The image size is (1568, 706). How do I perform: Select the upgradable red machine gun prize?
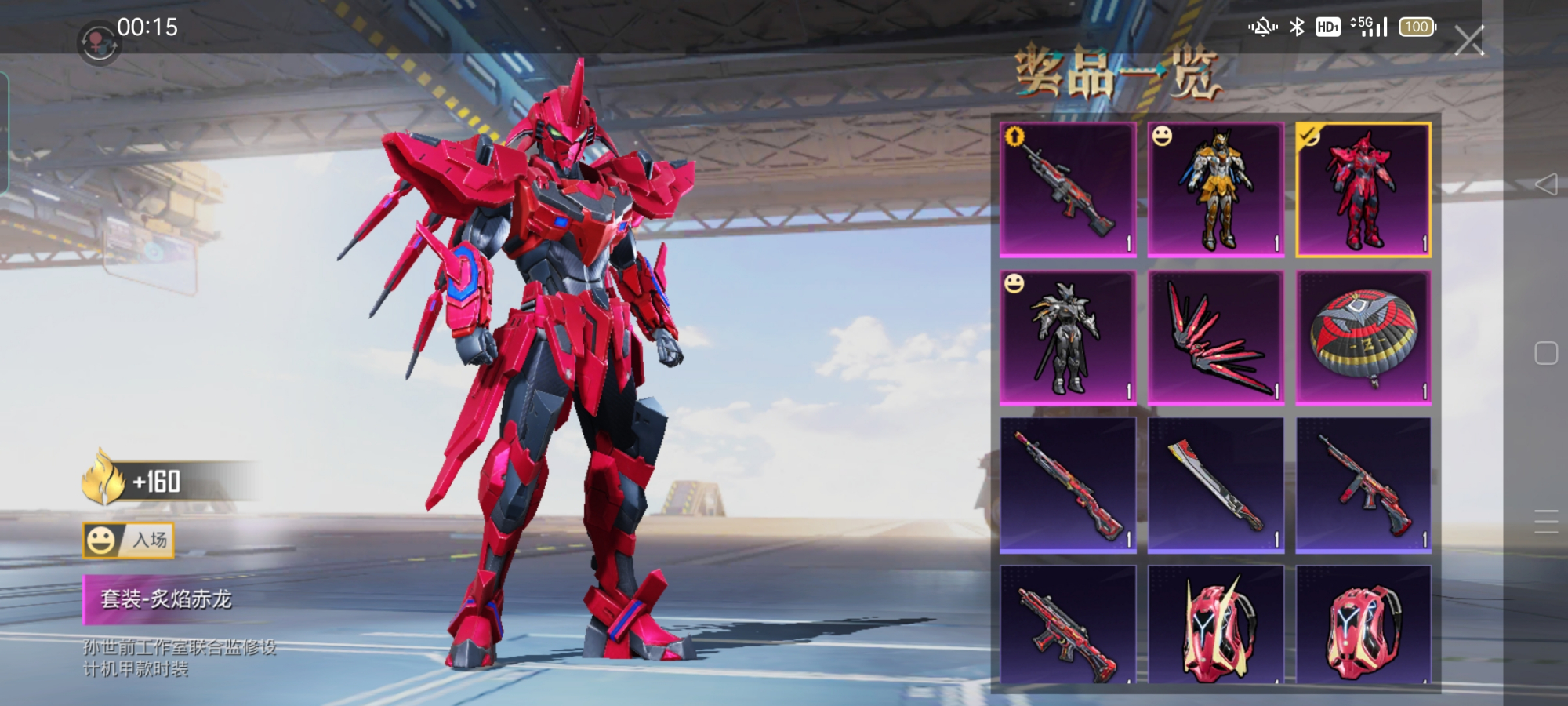[x=1068, y=190]
